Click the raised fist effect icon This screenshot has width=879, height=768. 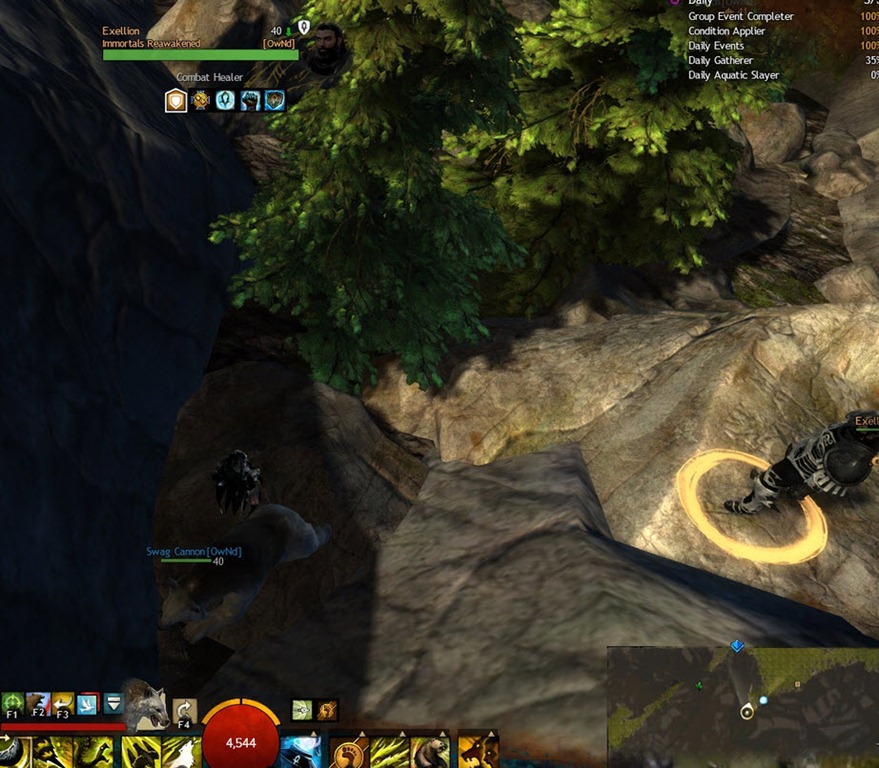[249, 100]
